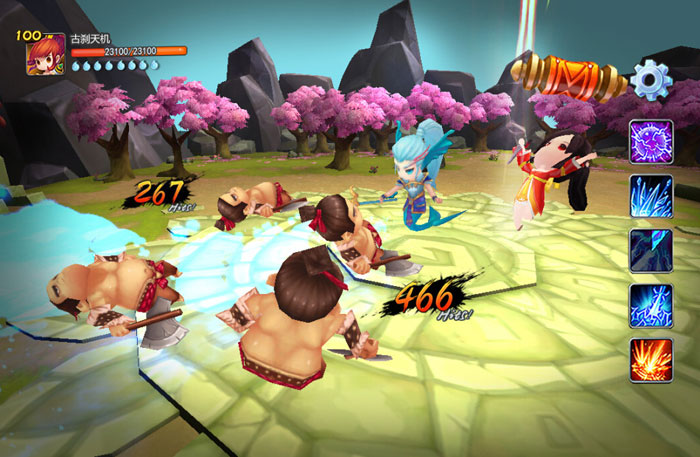The image size is (700, 457).
Task: Open the gear settings menu
Action: 651,78
